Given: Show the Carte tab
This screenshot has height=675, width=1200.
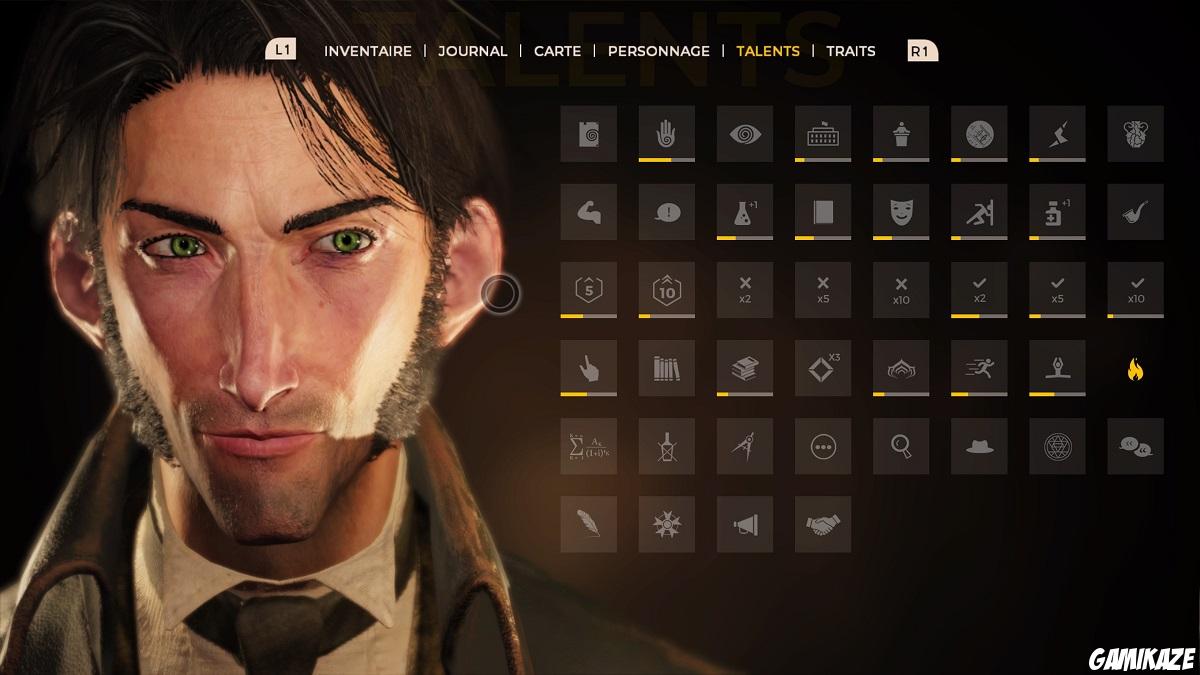Looking at the screenshot, I should (558, 51).
